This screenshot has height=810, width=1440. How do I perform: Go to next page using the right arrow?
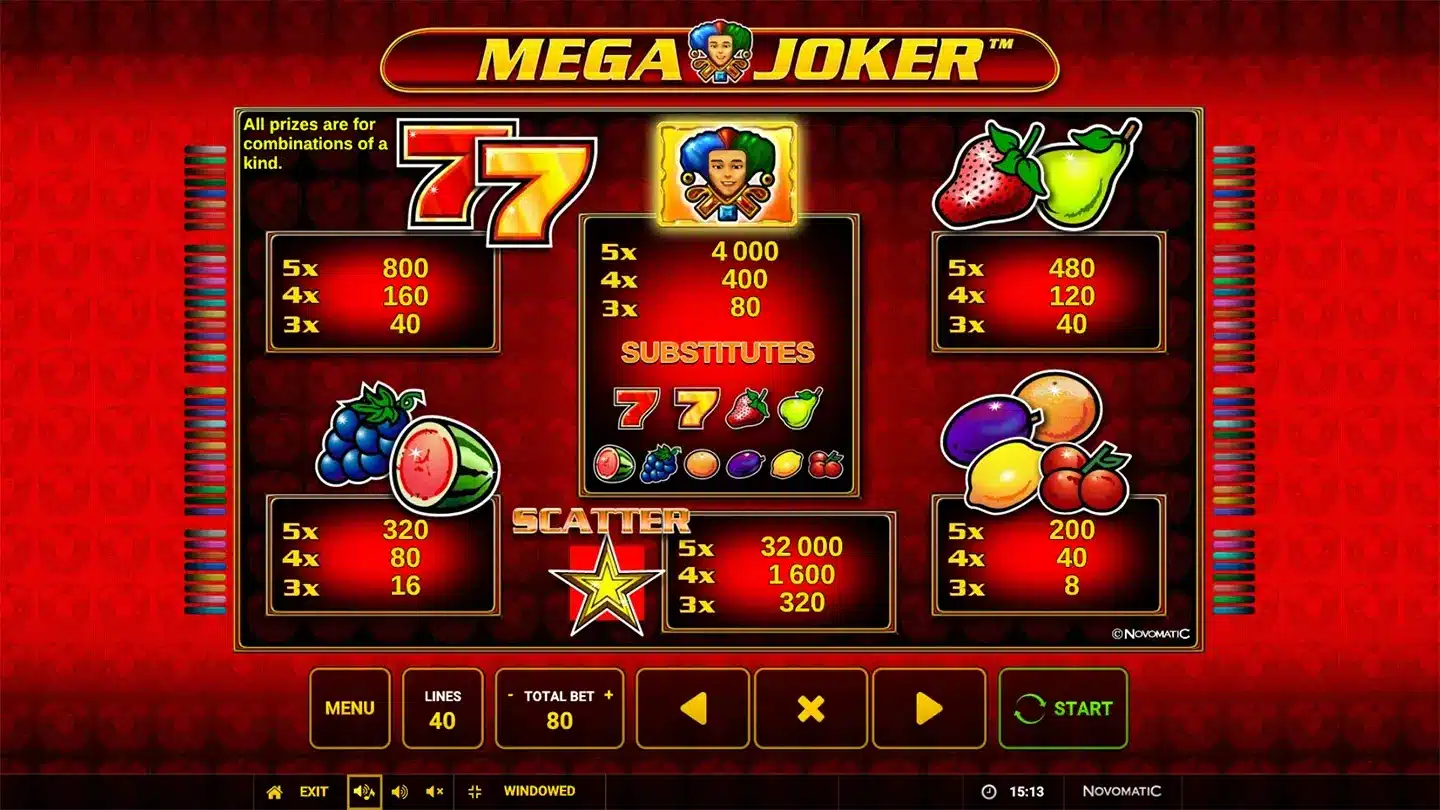tap(929, 708)
